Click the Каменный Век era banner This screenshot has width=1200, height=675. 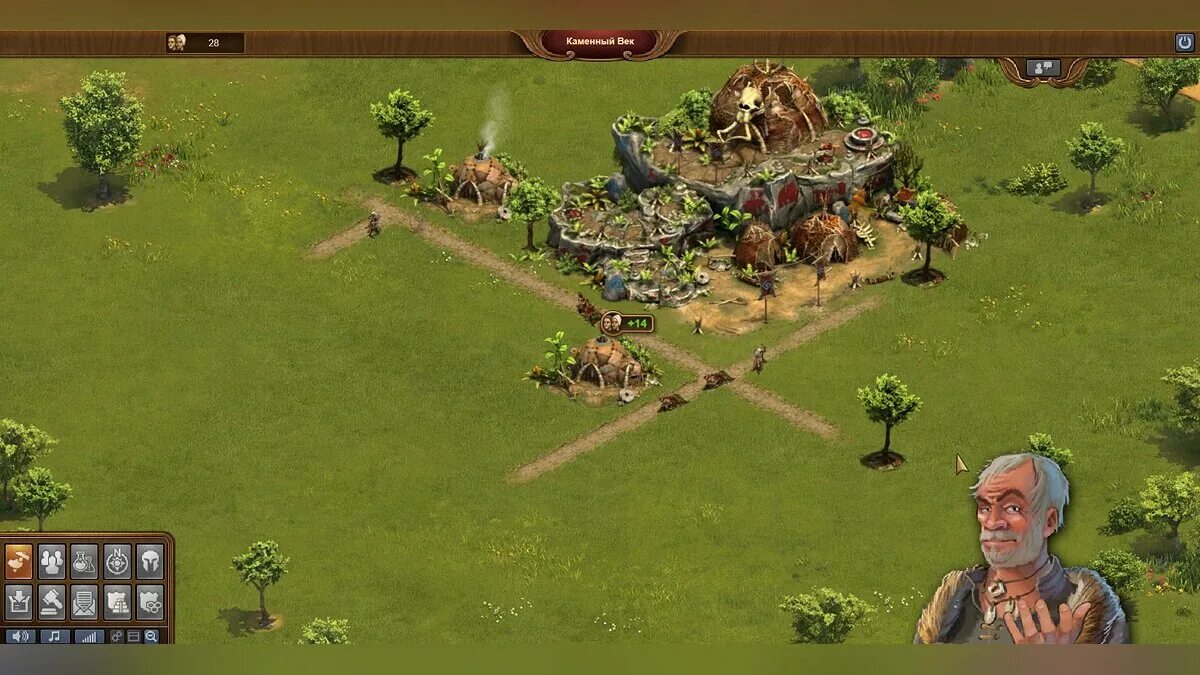coord(600,42)
